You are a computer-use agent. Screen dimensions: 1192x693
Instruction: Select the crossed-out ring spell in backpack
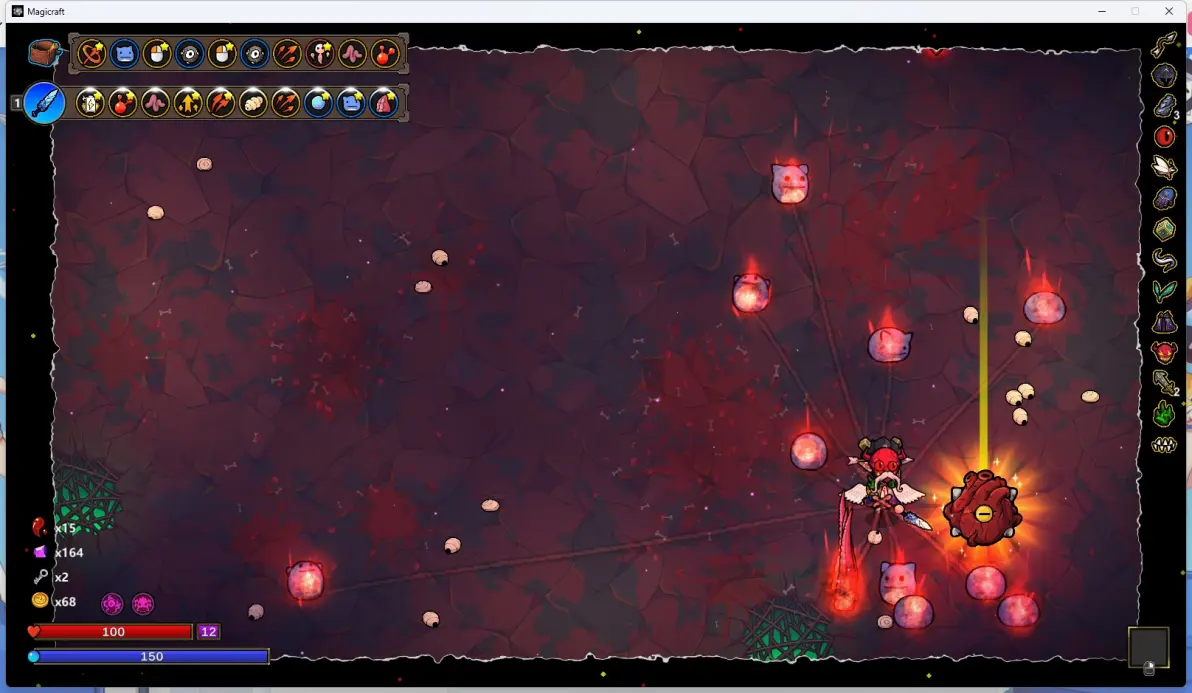point(92,53)
